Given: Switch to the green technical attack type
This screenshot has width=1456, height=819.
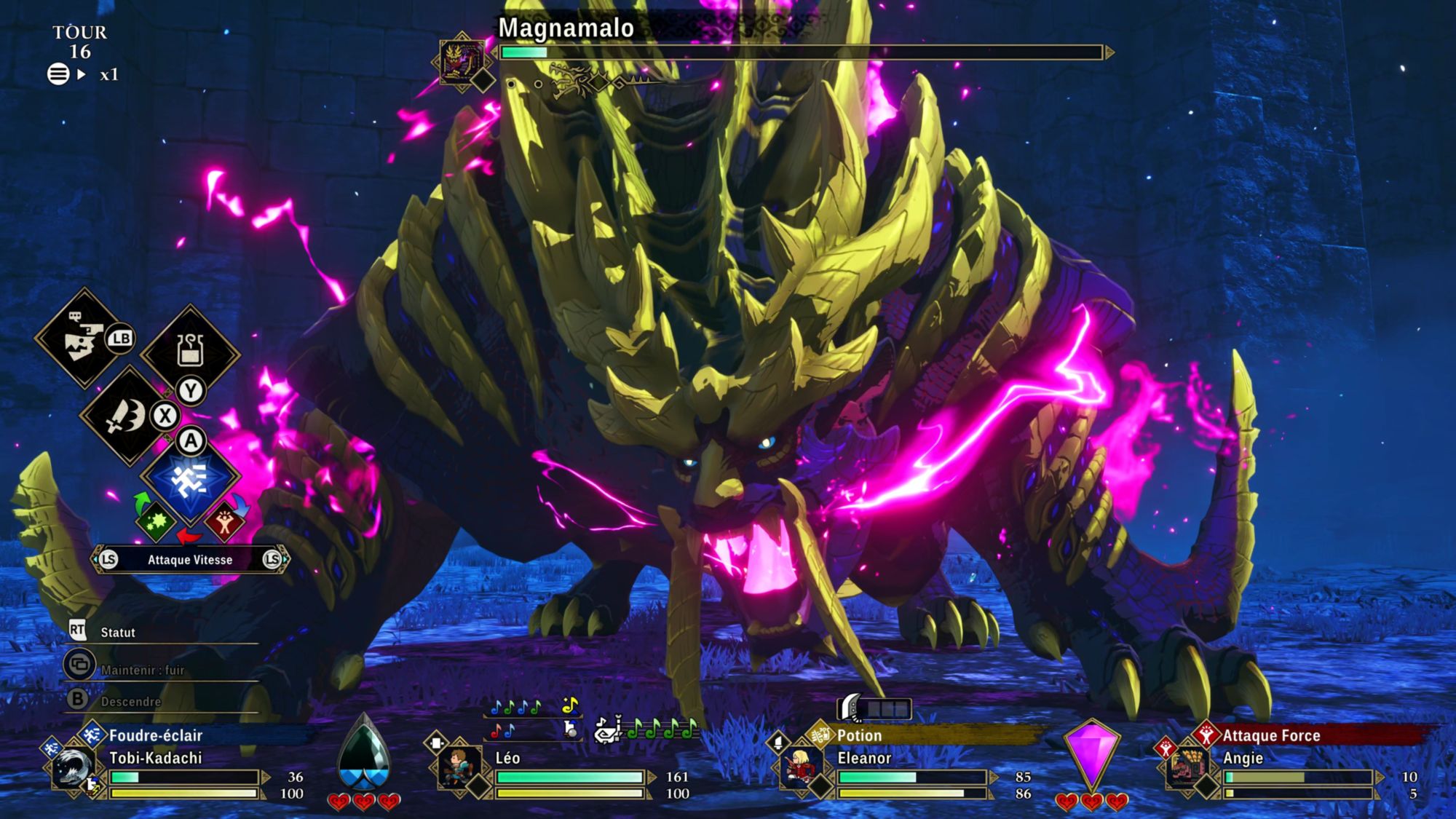Looking at the screenshot, I should 155,521.
